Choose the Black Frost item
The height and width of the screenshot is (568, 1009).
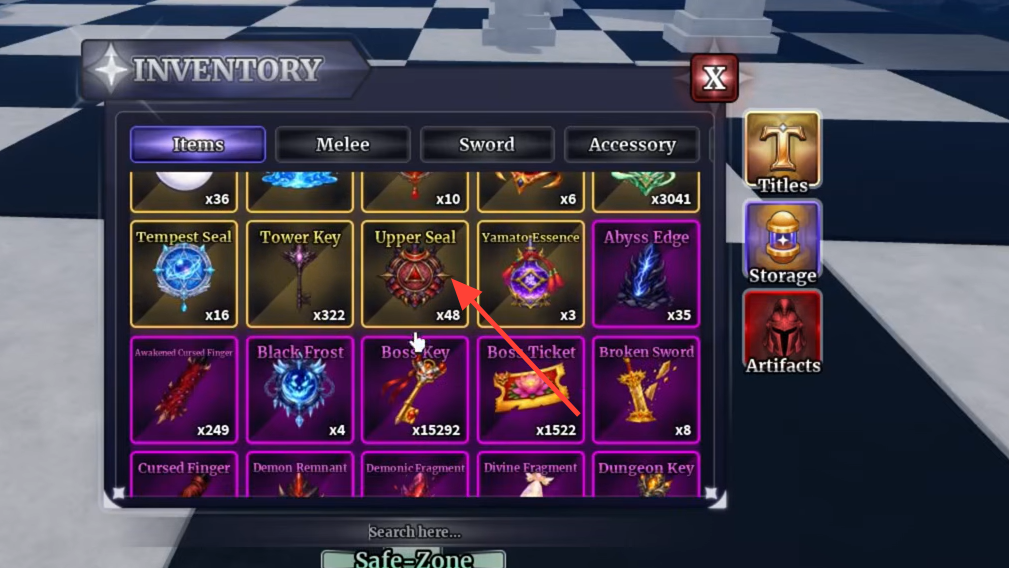coord(300,390)
